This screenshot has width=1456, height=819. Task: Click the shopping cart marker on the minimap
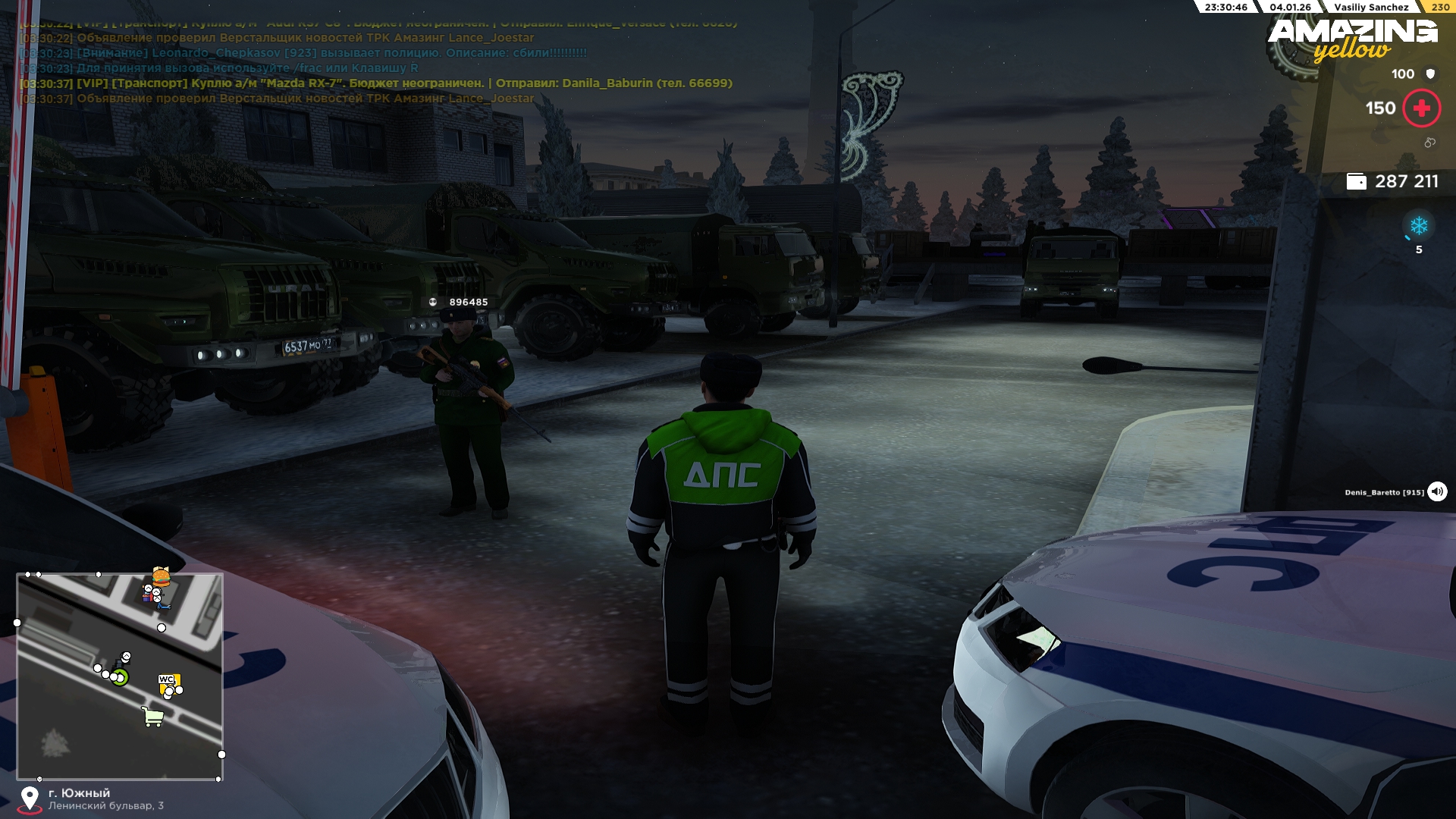[153, 717]
